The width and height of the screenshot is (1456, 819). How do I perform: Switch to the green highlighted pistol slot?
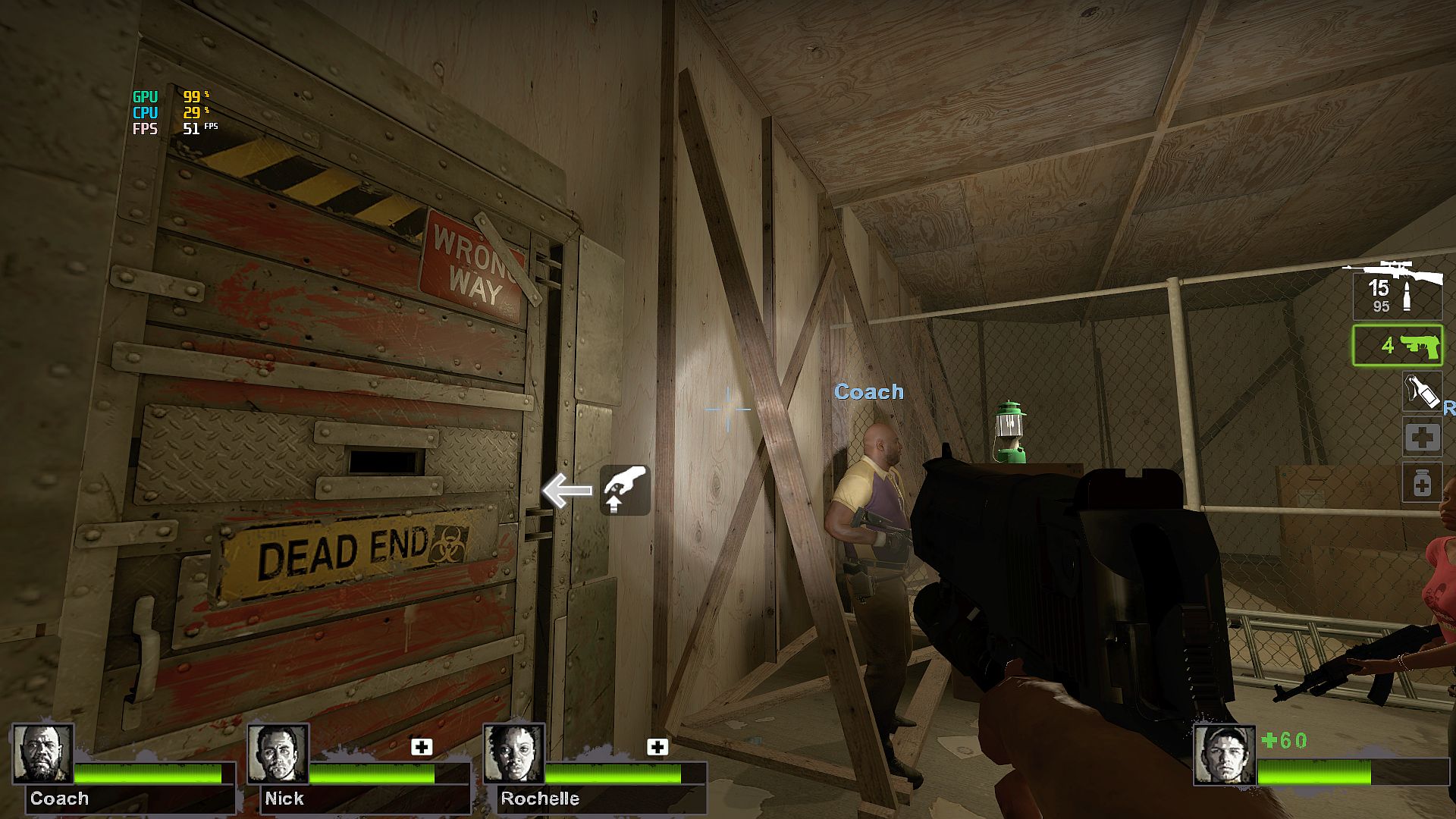[x=1397, y=346]
